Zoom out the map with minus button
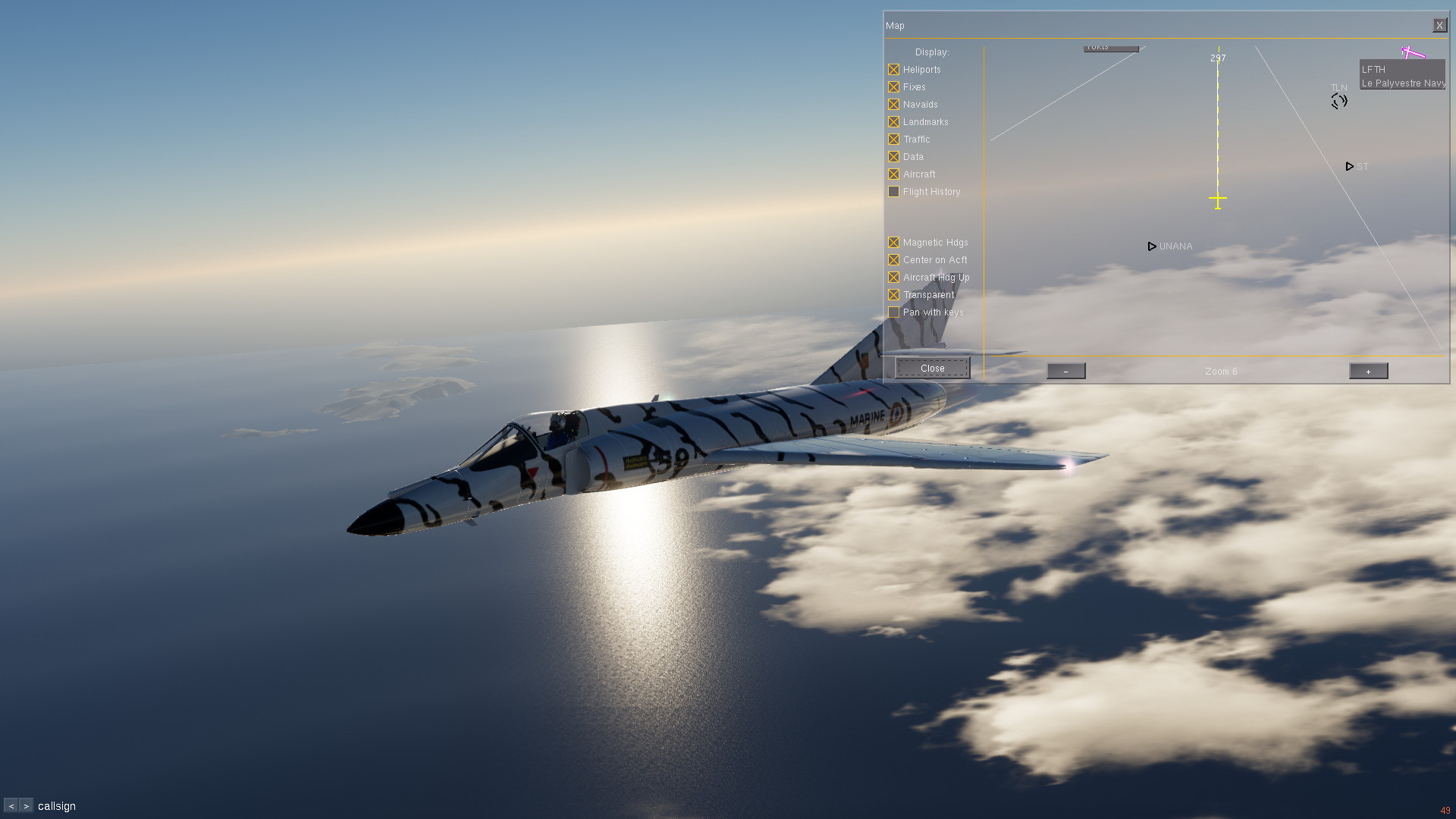The image size is (1456, 819). point(1065,371)
